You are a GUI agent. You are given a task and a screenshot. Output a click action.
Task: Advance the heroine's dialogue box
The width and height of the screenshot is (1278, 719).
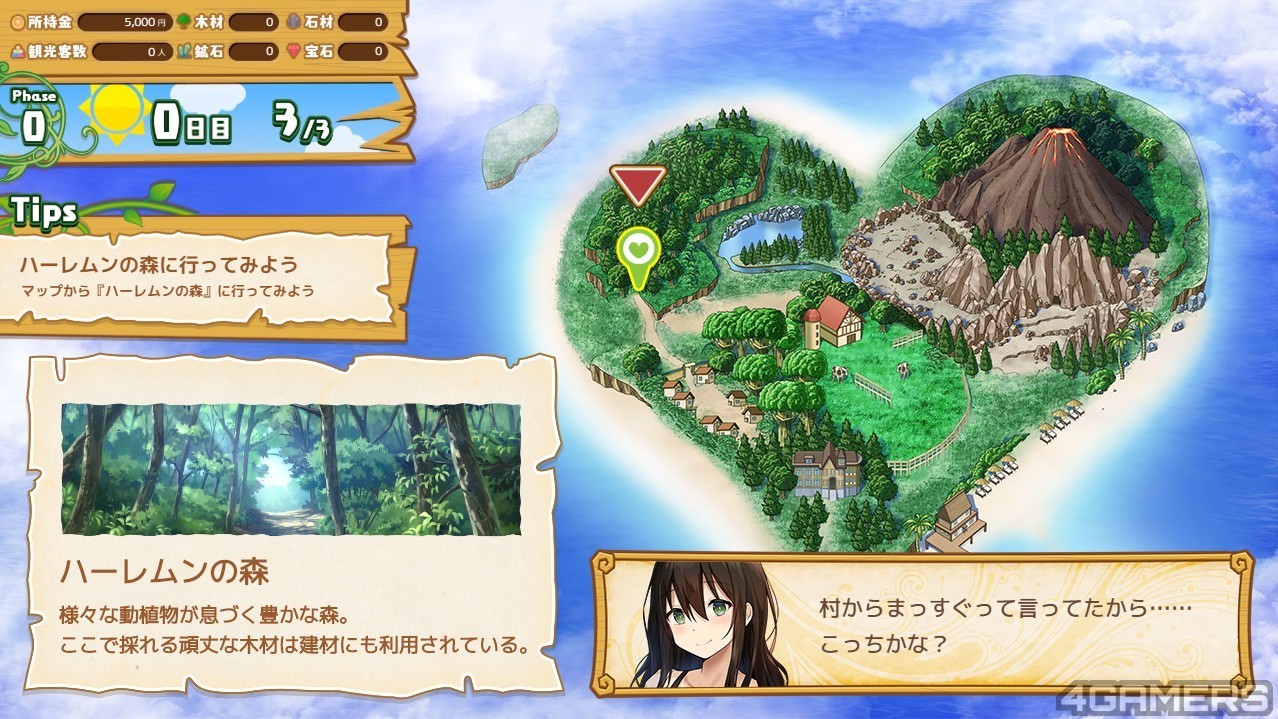[x=920, y=622]
